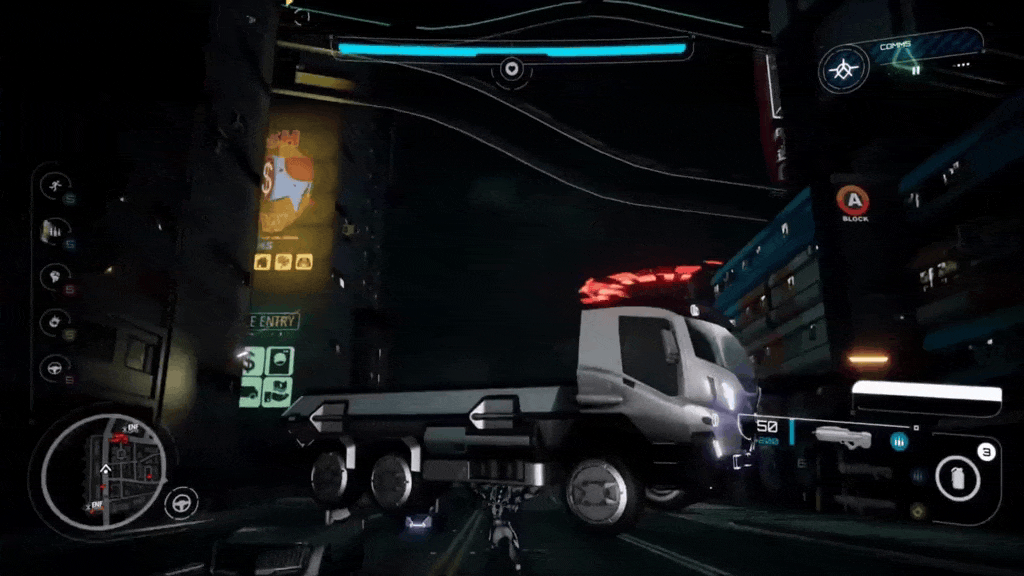Use the canister grenade item slot
The height and width of the screenshot is (576, 1024).
(958, 477)
